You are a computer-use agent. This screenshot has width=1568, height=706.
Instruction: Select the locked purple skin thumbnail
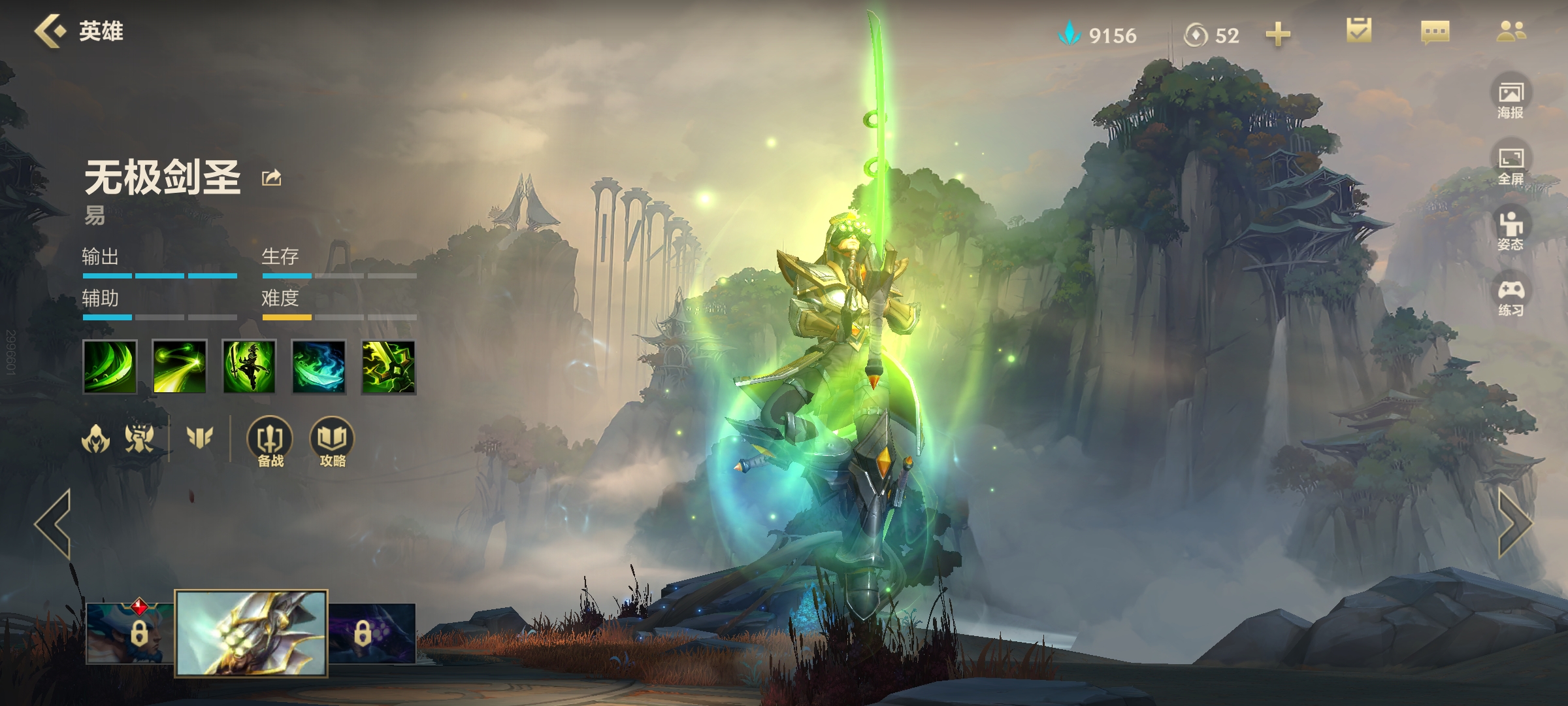click(x=371, y=633)
